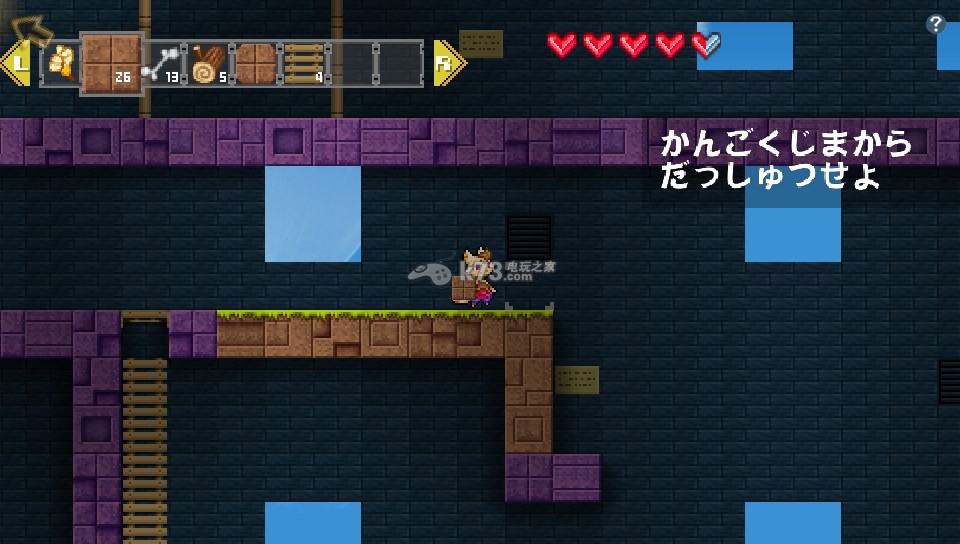Image resolution: width=960 pixels, height=544 pixels.
Task: Open help with the question mark icon
Action: [x=935, y=25]
